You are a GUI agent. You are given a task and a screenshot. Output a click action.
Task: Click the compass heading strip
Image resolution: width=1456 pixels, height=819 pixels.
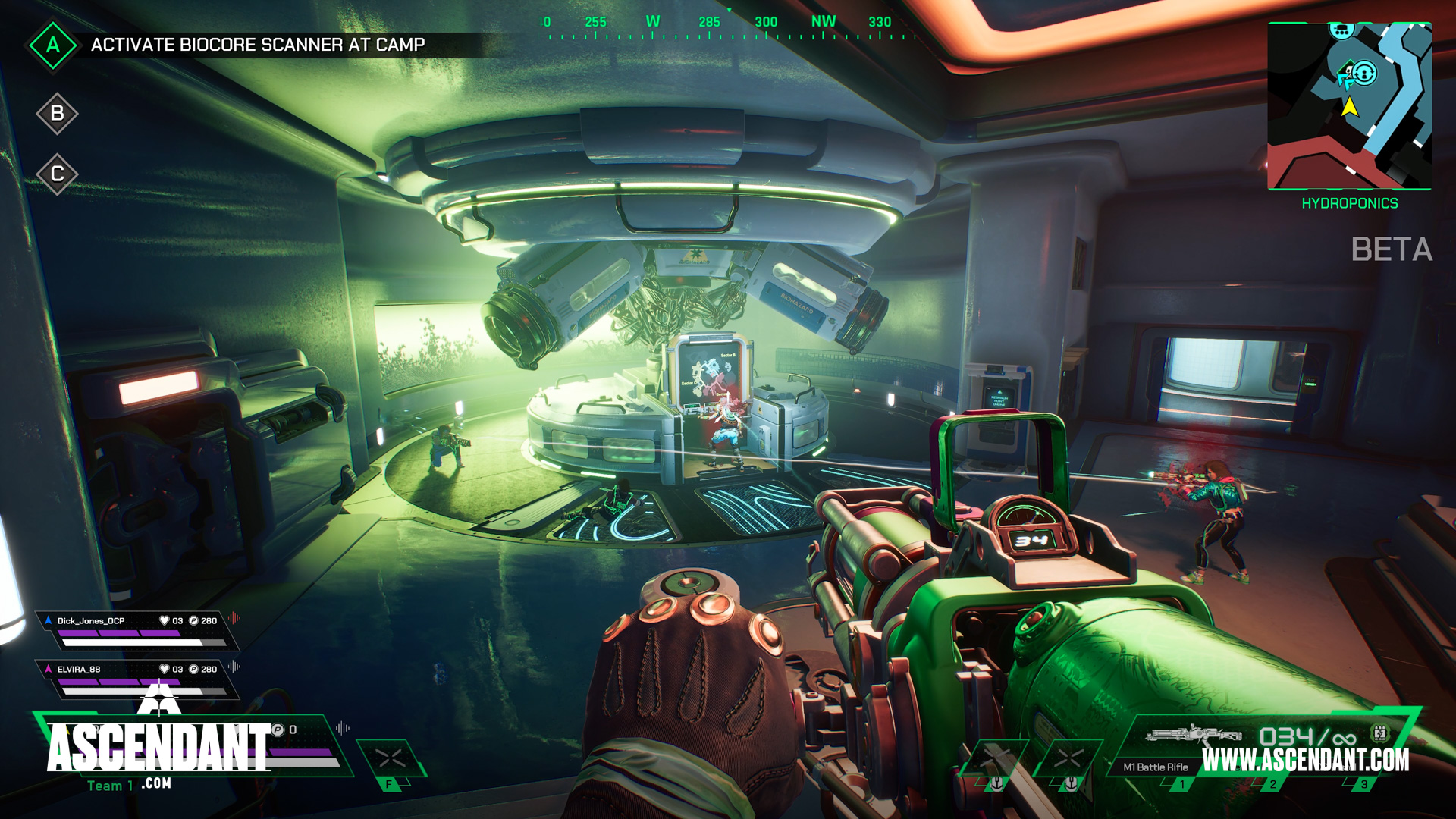[728, 27]
